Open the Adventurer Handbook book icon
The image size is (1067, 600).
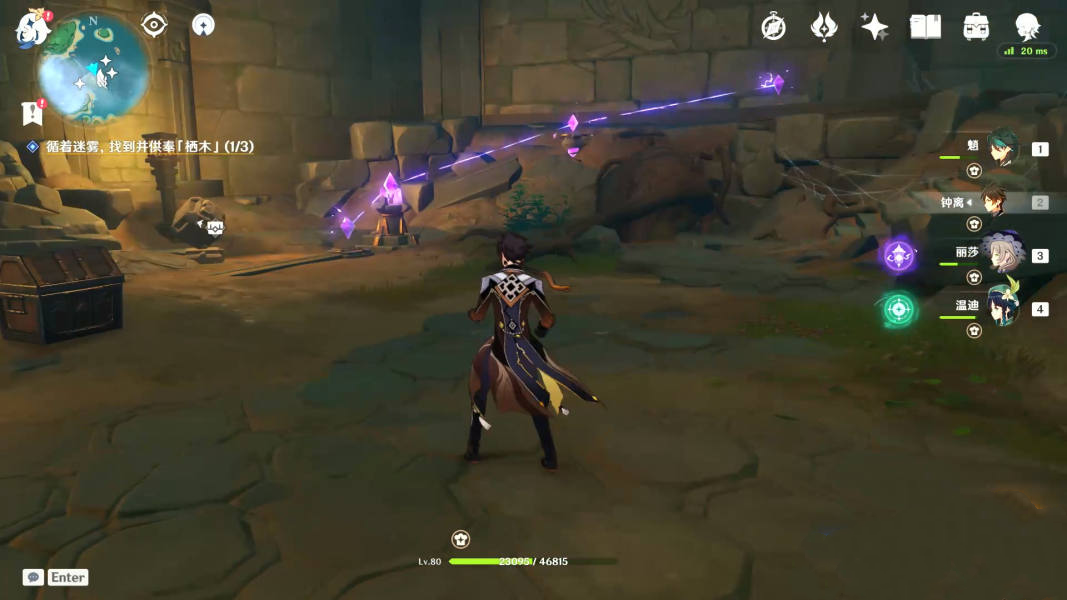pos(925,27)
